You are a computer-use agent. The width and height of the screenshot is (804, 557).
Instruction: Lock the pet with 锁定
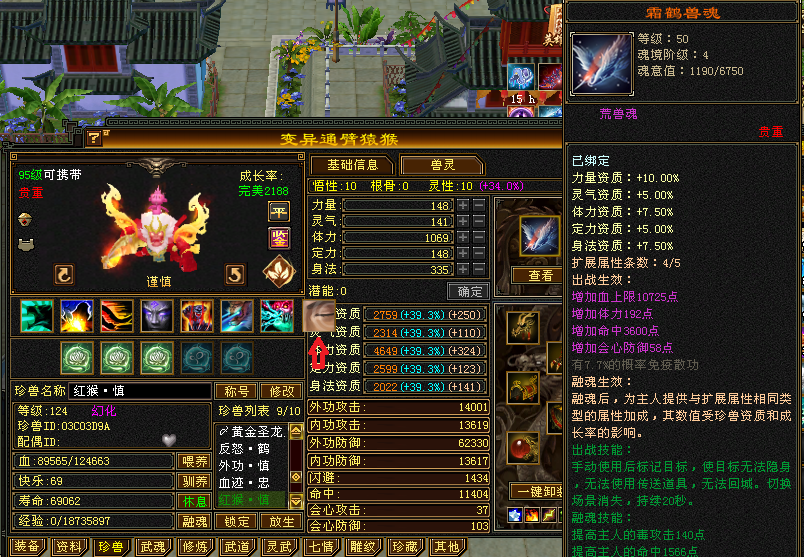(238, 521)
